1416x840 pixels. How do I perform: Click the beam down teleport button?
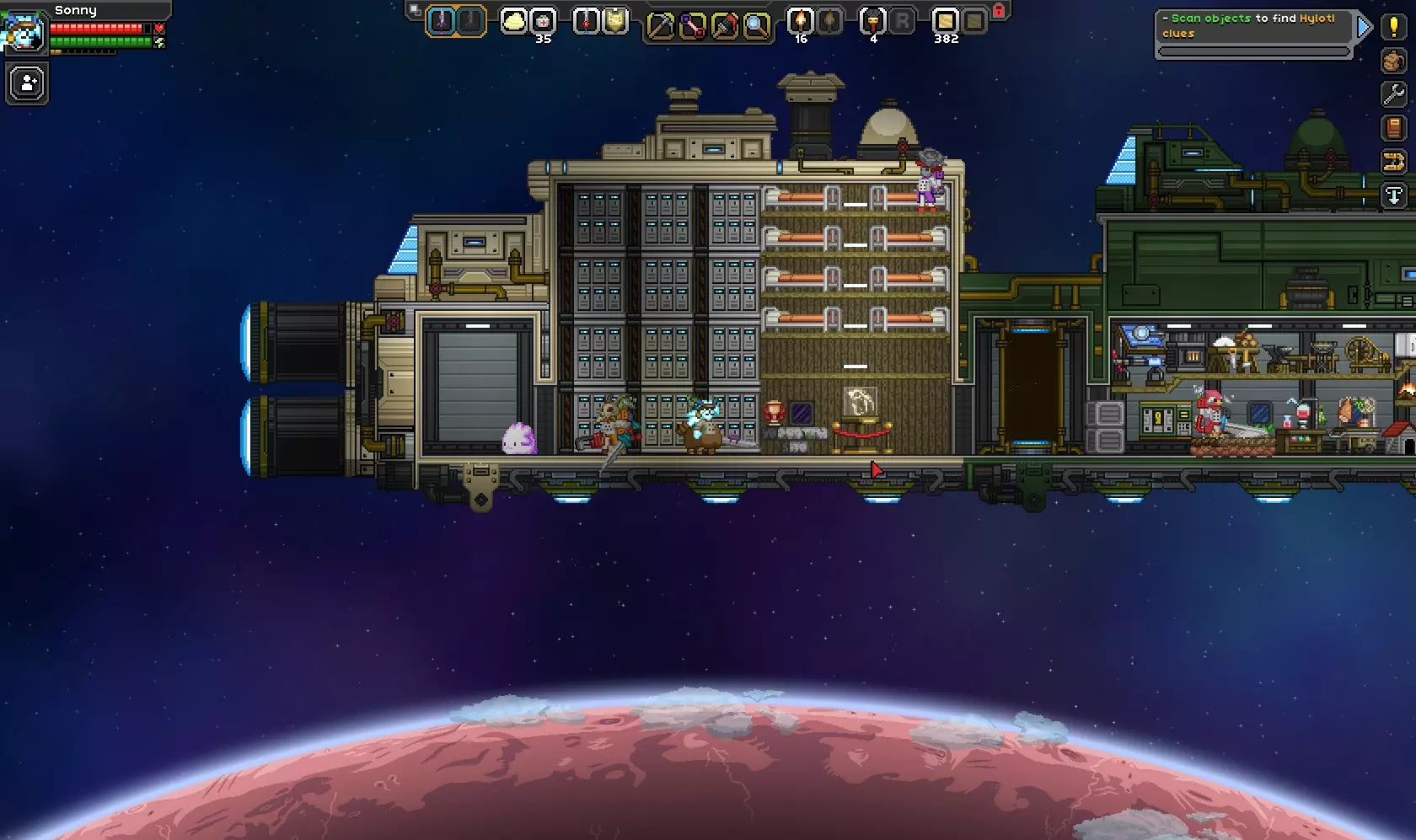pos(1394,195)
